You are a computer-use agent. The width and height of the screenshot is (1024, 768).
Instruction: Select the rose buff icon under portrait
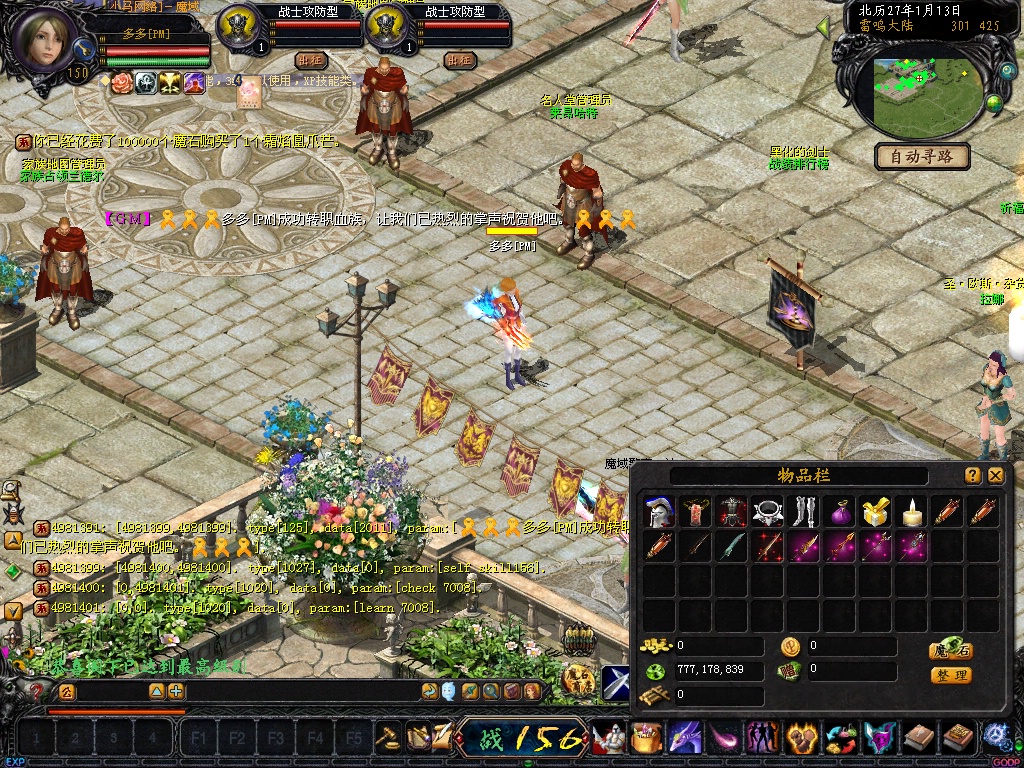pyautogui.click(x=122, y=83)
